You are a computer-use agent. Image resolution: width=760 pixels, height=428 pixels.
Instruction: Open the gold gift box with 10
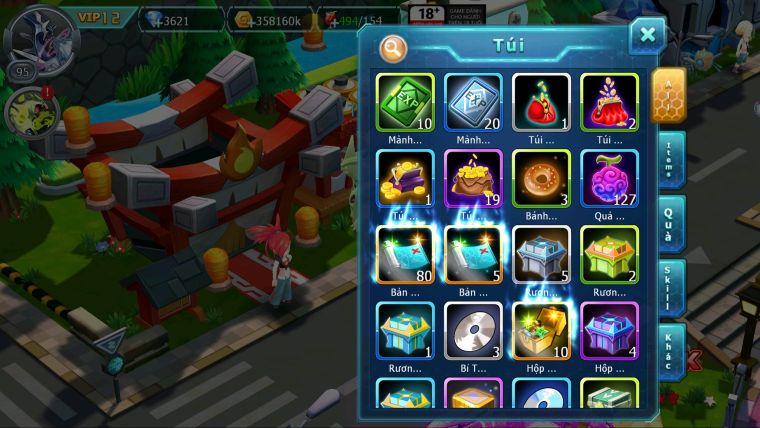click(x=541, y=331)
